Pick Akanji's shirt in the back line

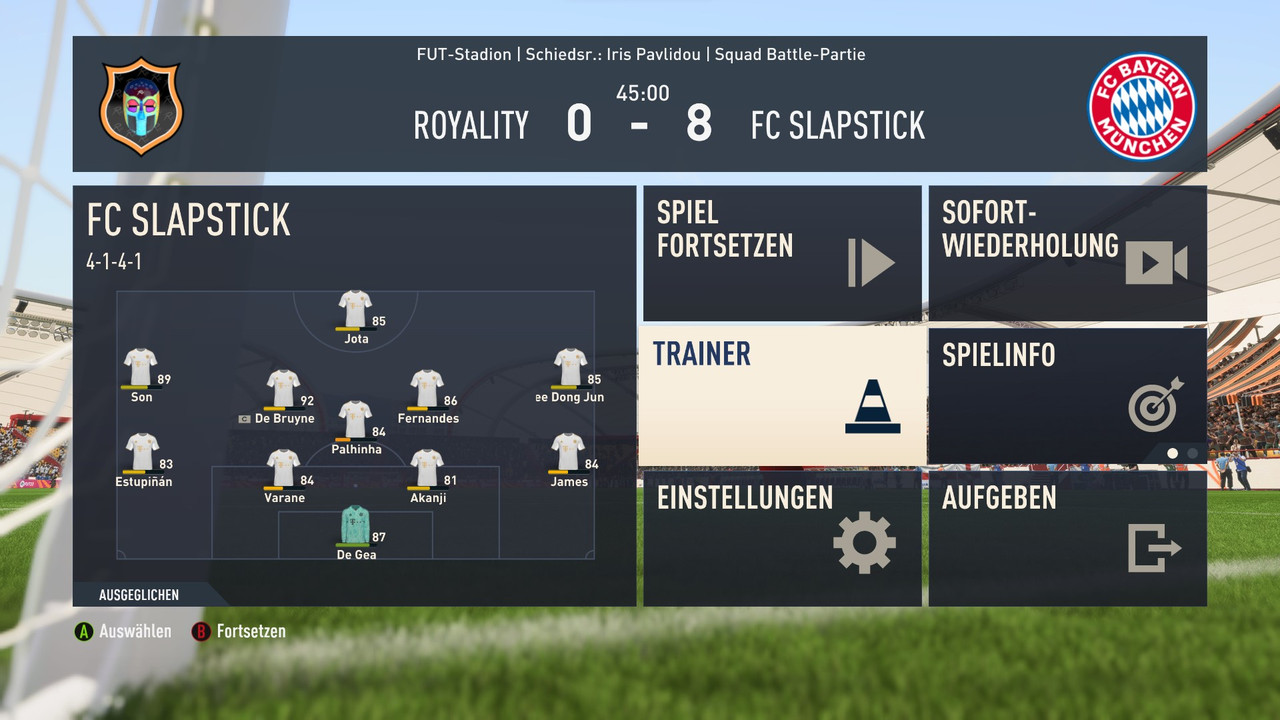coord(427,468)
